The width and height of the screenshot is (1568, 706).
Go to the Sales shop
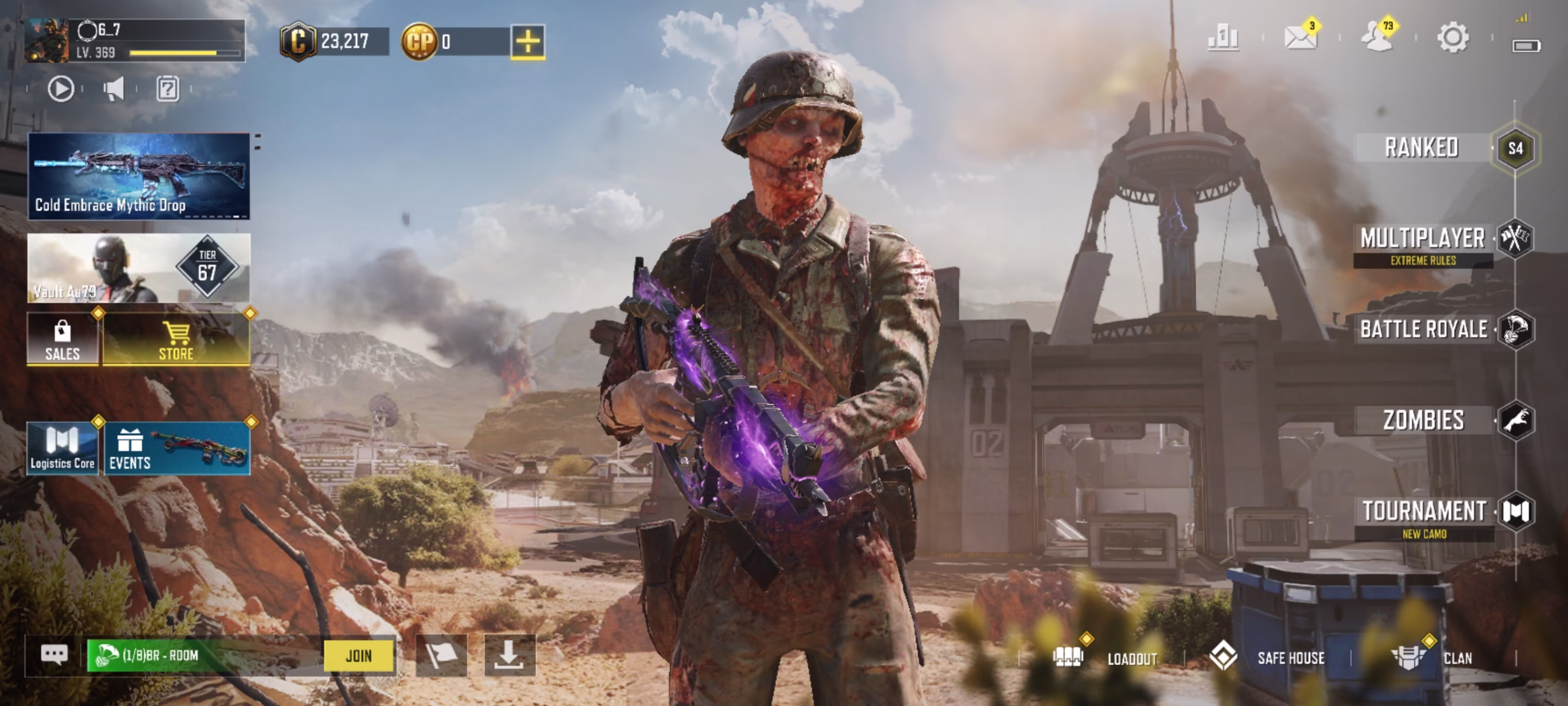[x=62, y=339]
